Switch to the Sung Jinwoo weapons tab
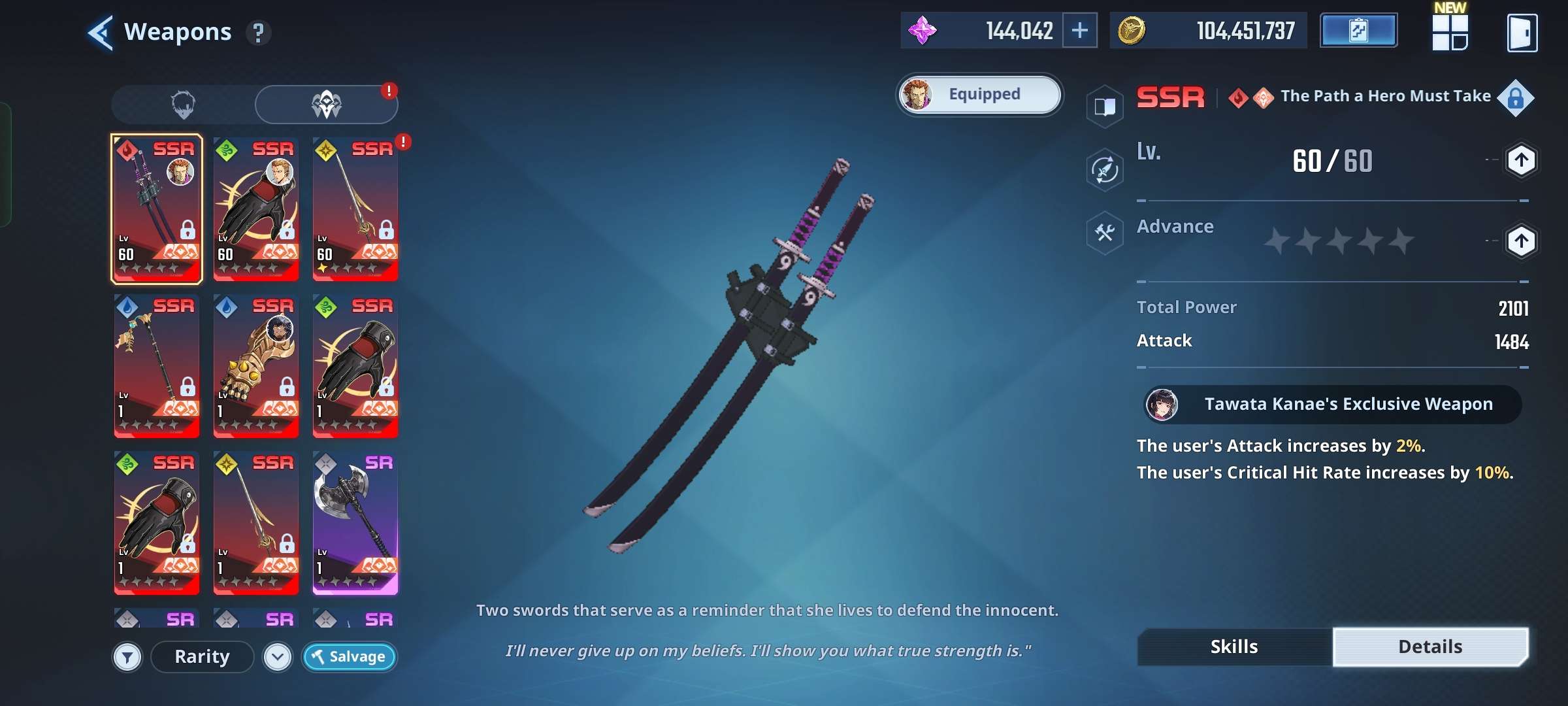 tap(184, 105)
